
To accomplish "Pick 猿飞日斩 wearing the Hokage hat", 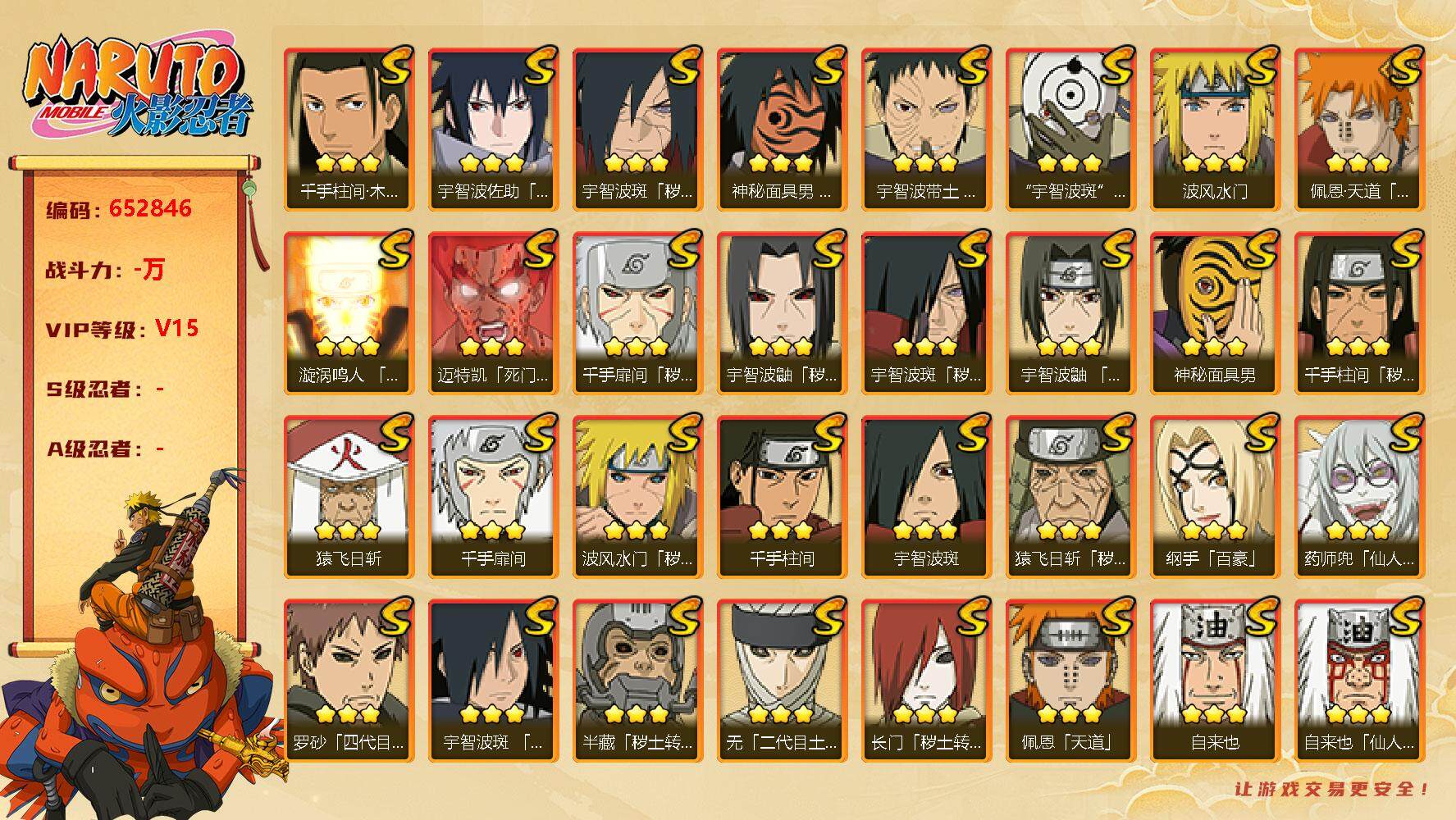I will 349,496.
